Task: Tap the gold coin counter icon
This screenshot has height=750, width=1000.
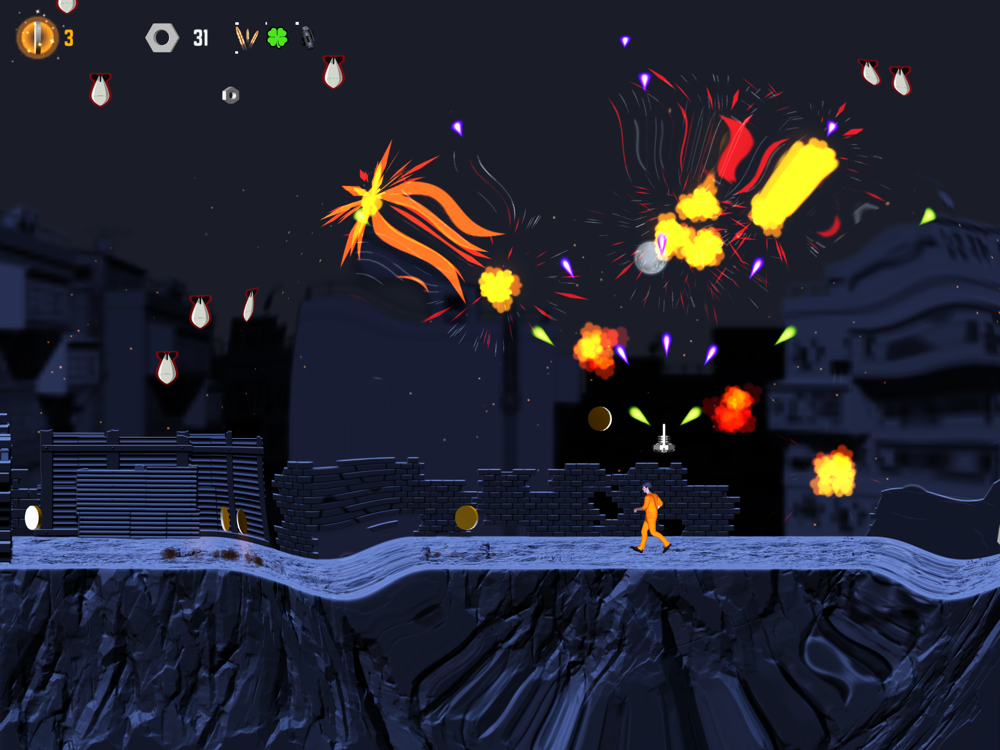Action: tap(36, 38)
